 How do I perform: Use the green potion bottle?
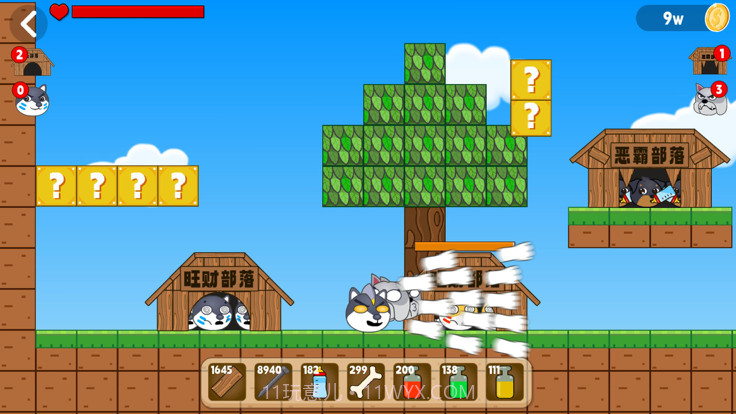click(x=459, y=382)
